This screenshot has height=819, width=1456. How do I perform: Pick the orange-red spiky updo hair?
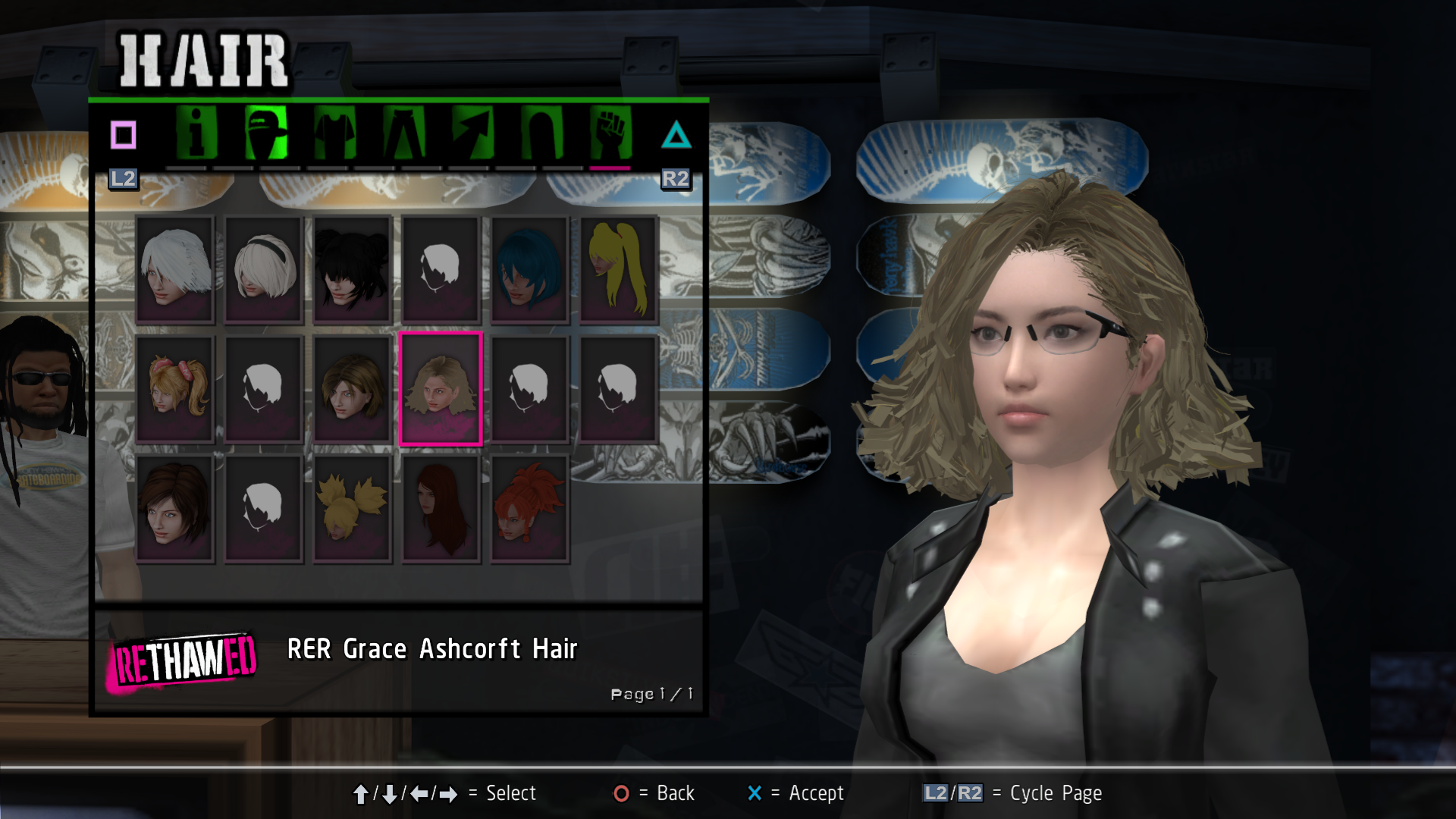pyautogui.click(x=529, y=508)
